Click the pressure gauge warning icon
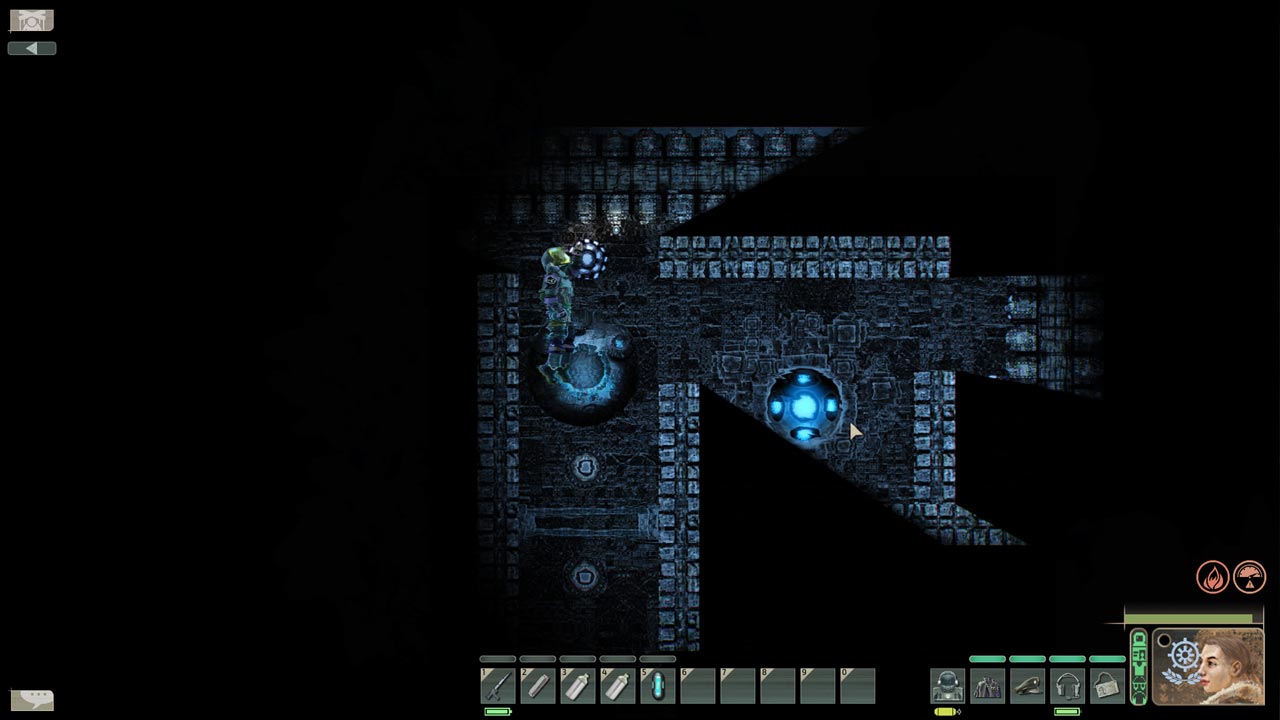The width and height of the screenshot is (1280, 720). 1249,577
